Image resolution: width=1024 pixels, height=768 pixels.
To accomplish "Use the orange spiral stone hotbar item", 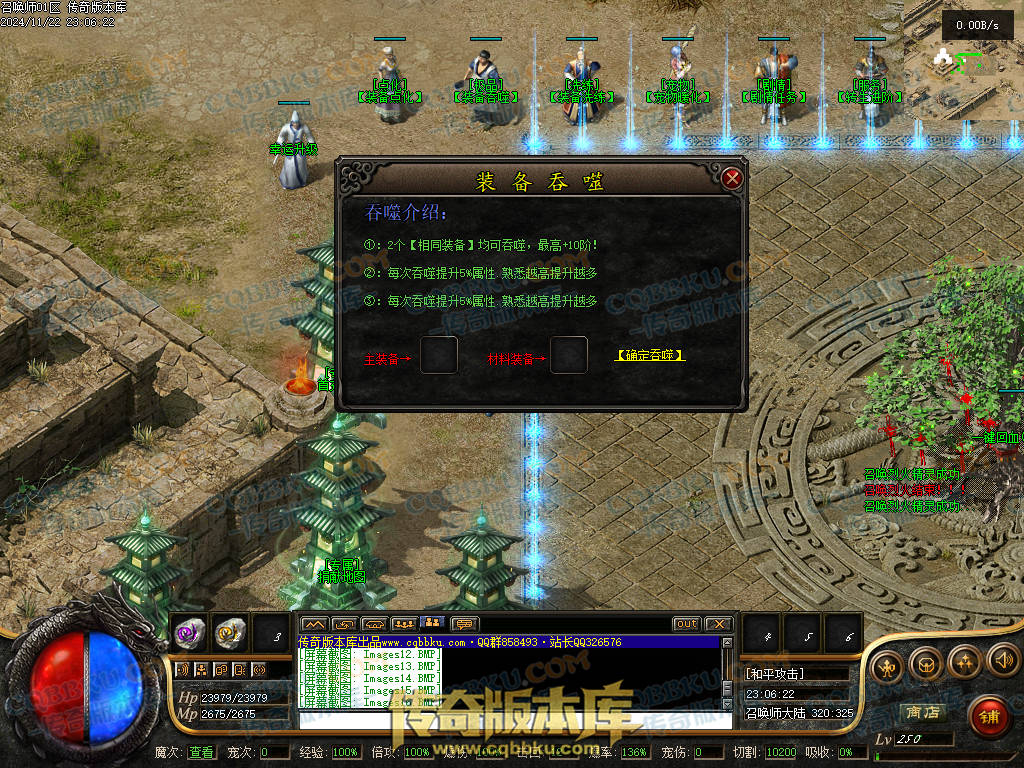I will (x=229, y=632).
